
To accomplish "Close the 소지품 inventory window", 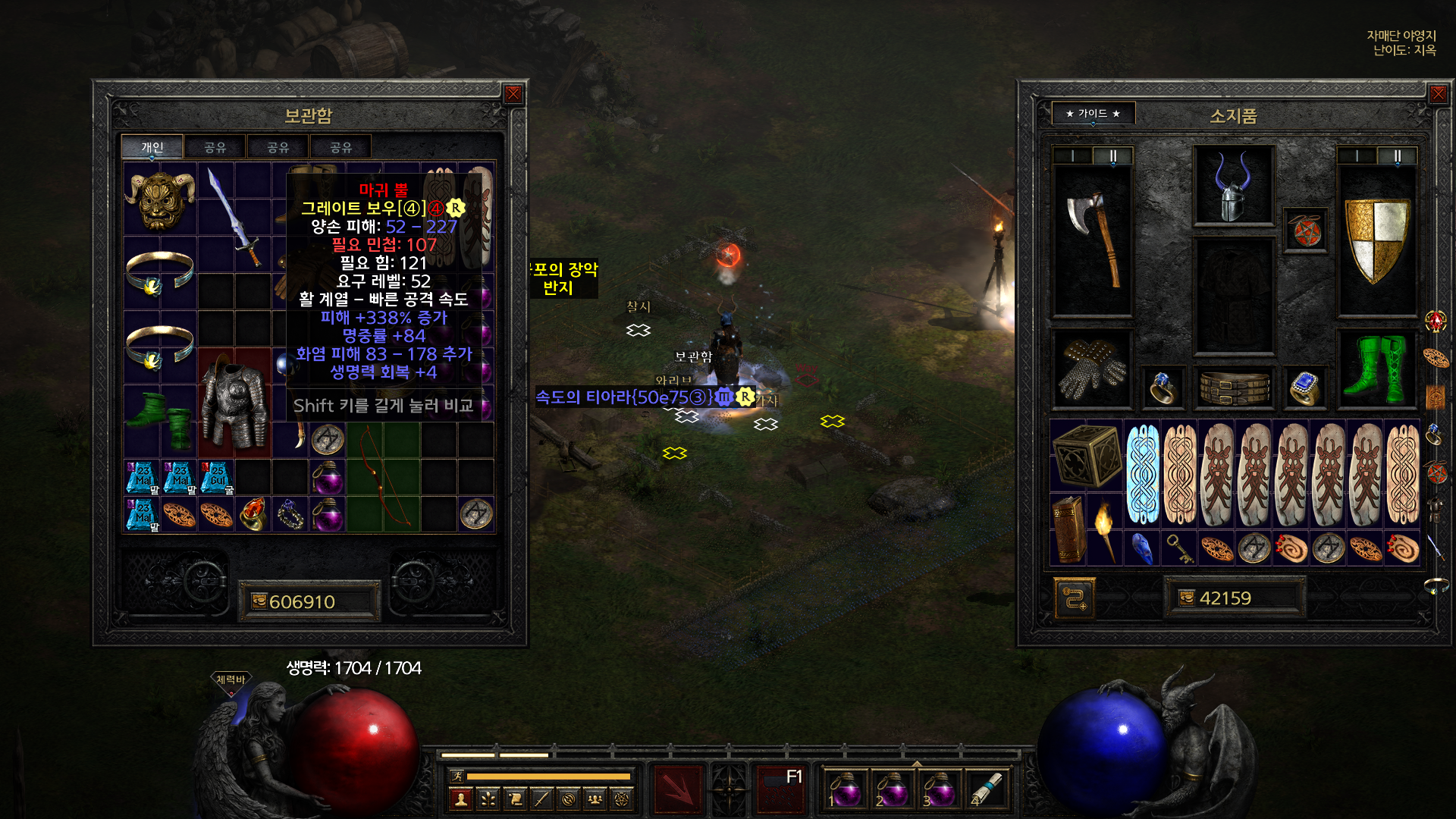I will (1438, 94).
